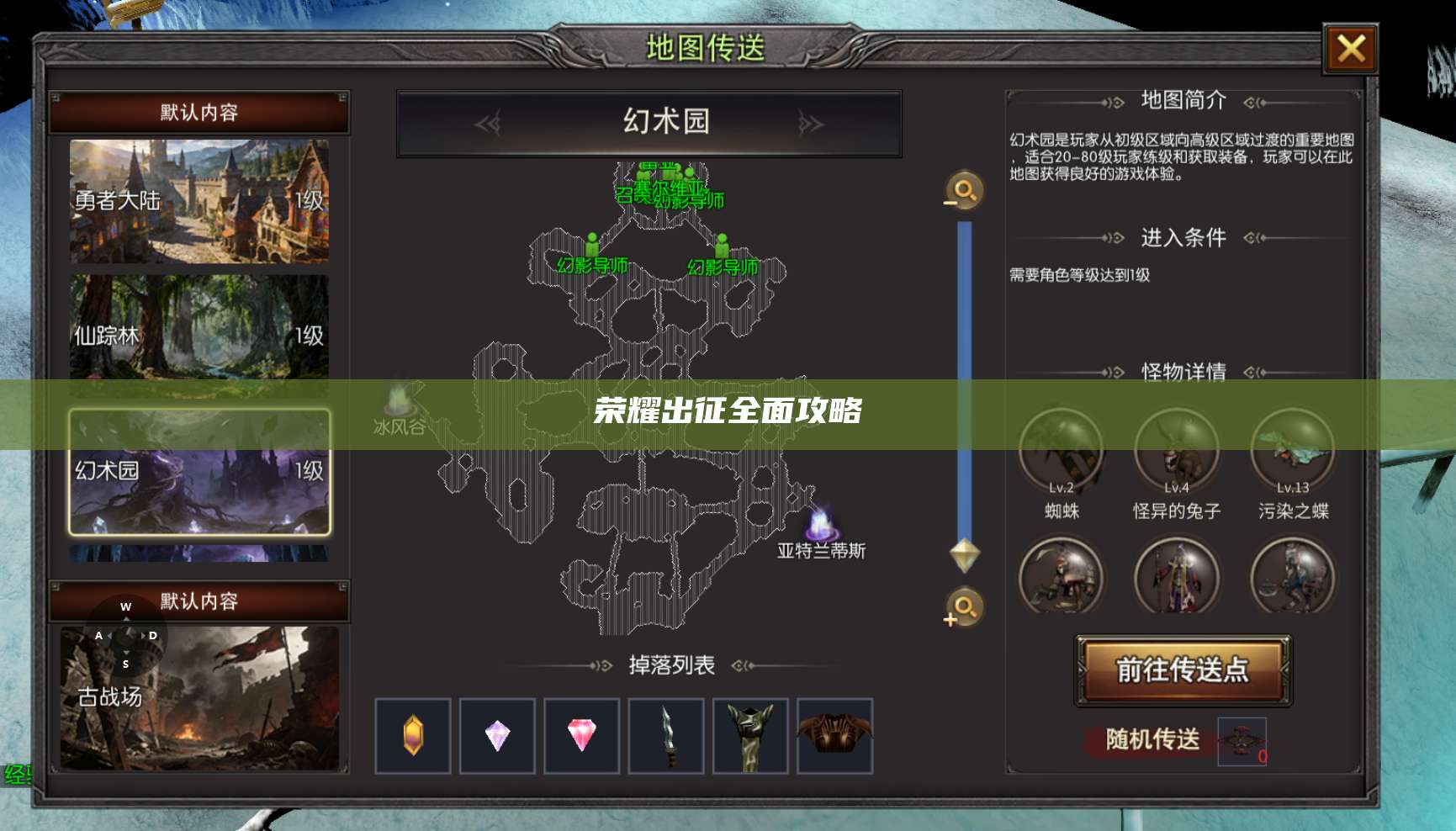The width and height of the screenshot is (1456, 831).
Task: Click the pink gem drop icon
Action: [x=581, y=735]
